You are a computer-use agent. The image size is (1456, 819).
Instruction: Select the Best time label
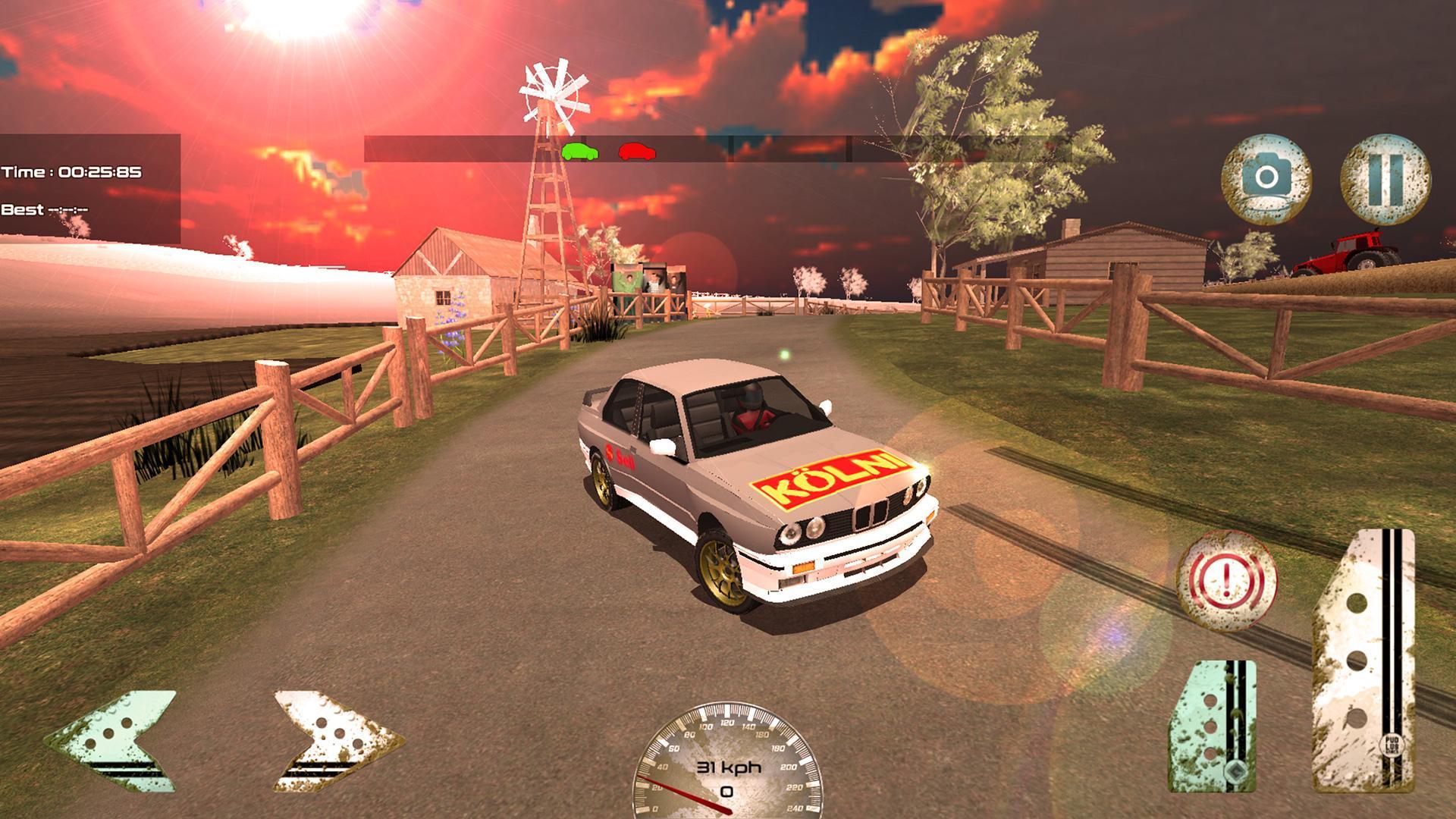tap(45, 209)
